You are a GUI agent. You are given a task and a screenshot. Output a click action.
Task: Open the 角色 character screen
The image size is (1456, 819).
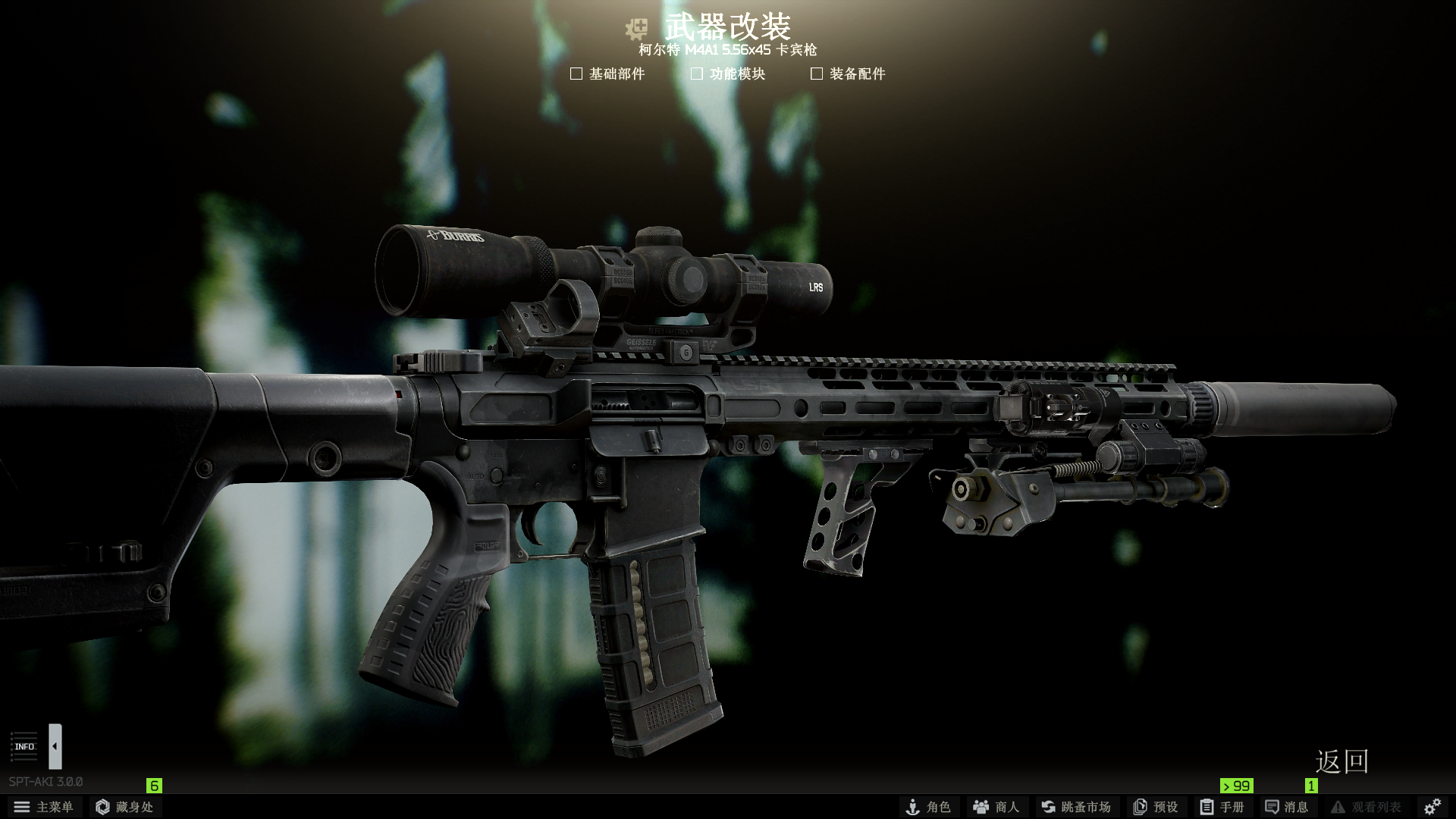coord(929,807)
